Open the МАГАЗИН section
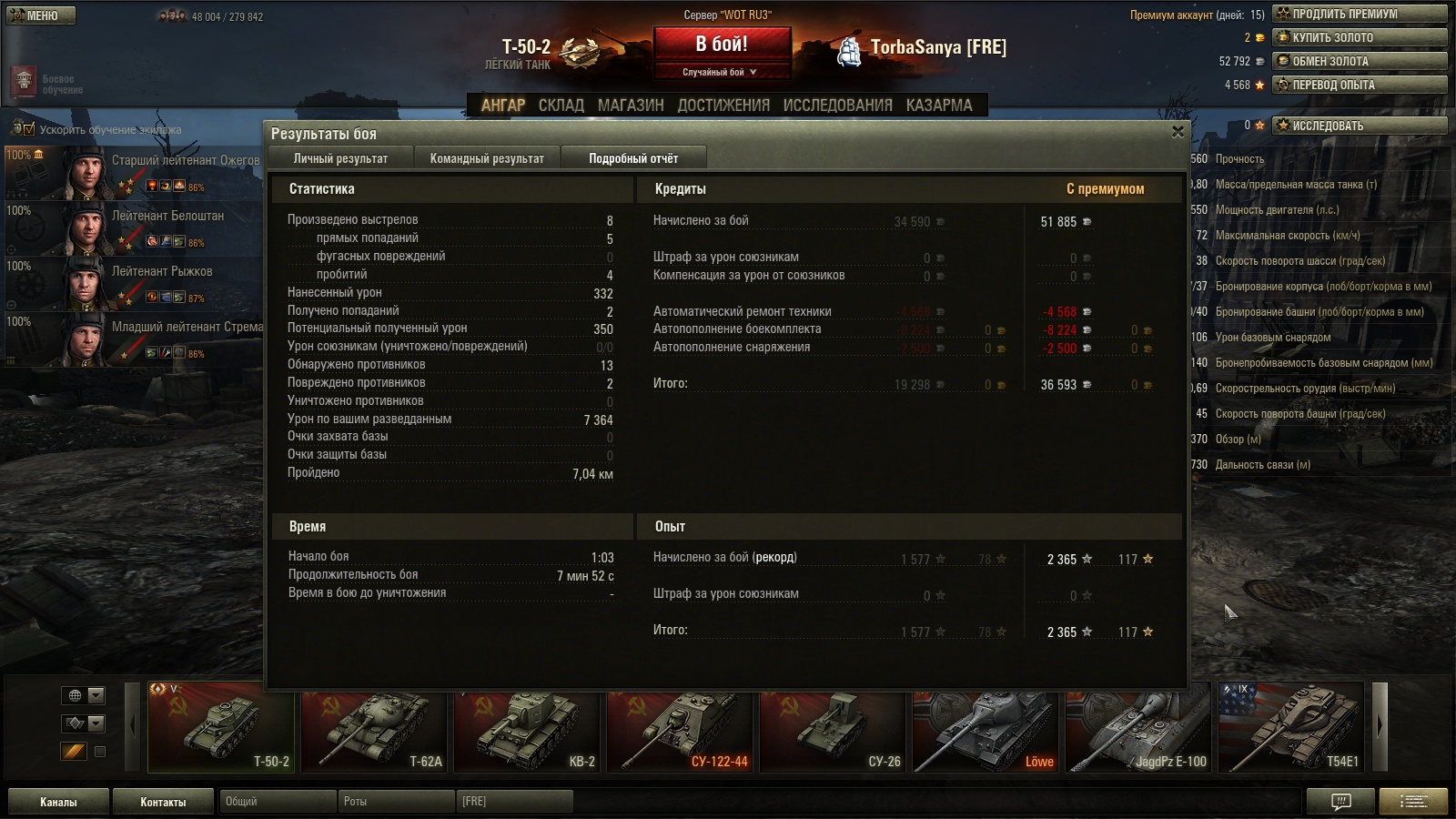The image size is (1456, 819). [631, 106]
